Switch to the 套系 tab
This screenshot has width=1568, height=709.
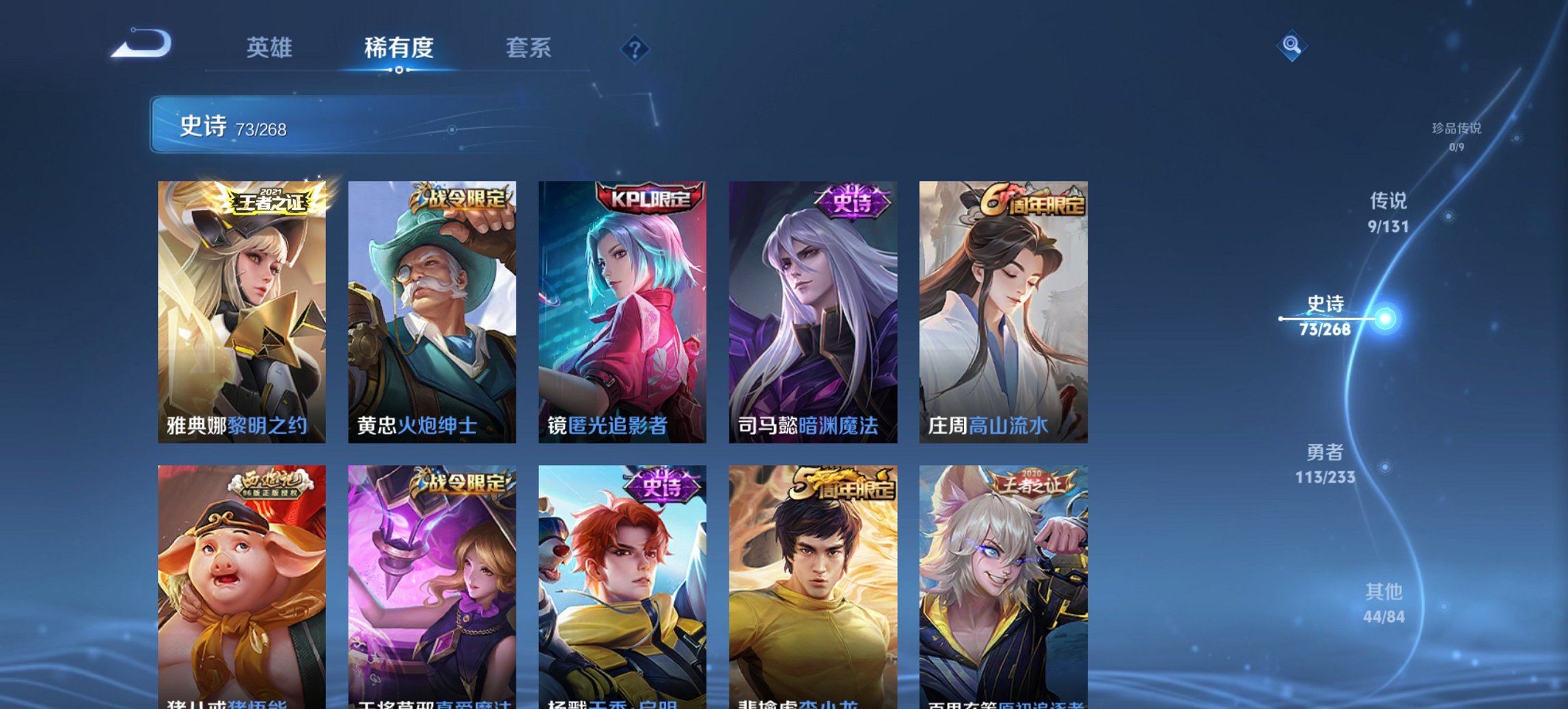coord(529,48)
